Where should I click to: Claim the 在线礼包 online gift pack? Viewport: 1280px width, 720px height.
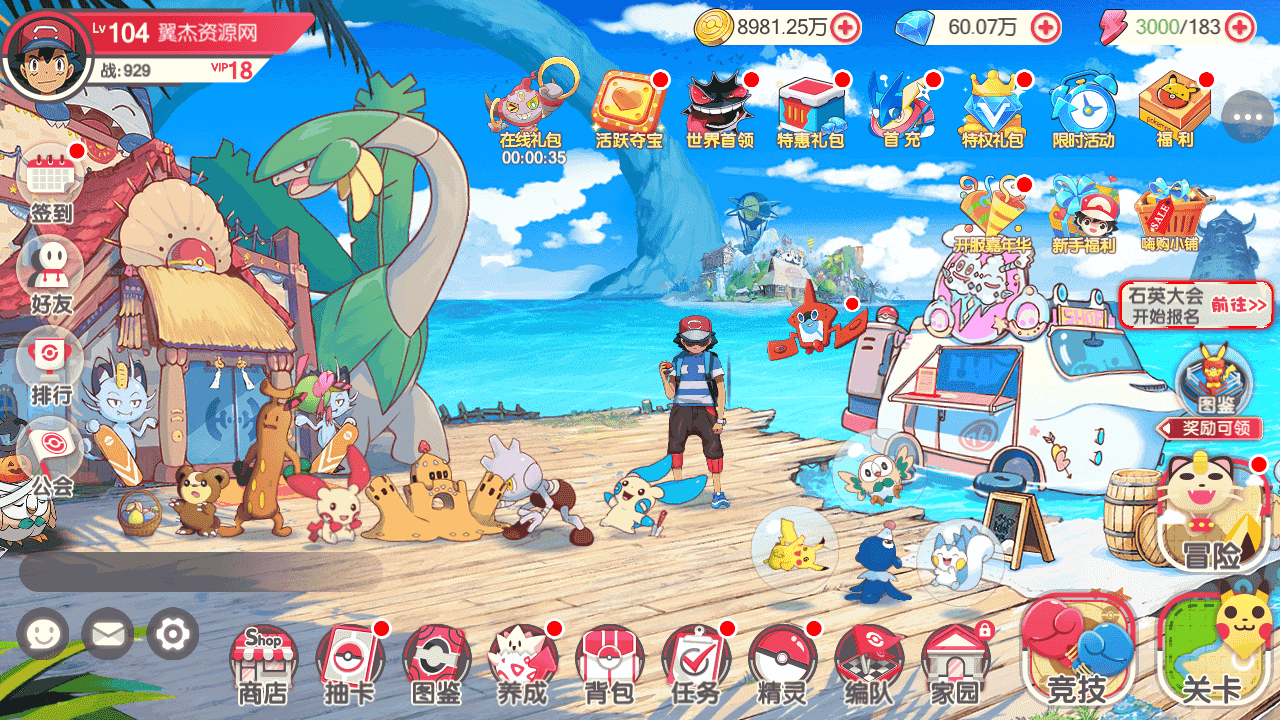pos(533,110)
